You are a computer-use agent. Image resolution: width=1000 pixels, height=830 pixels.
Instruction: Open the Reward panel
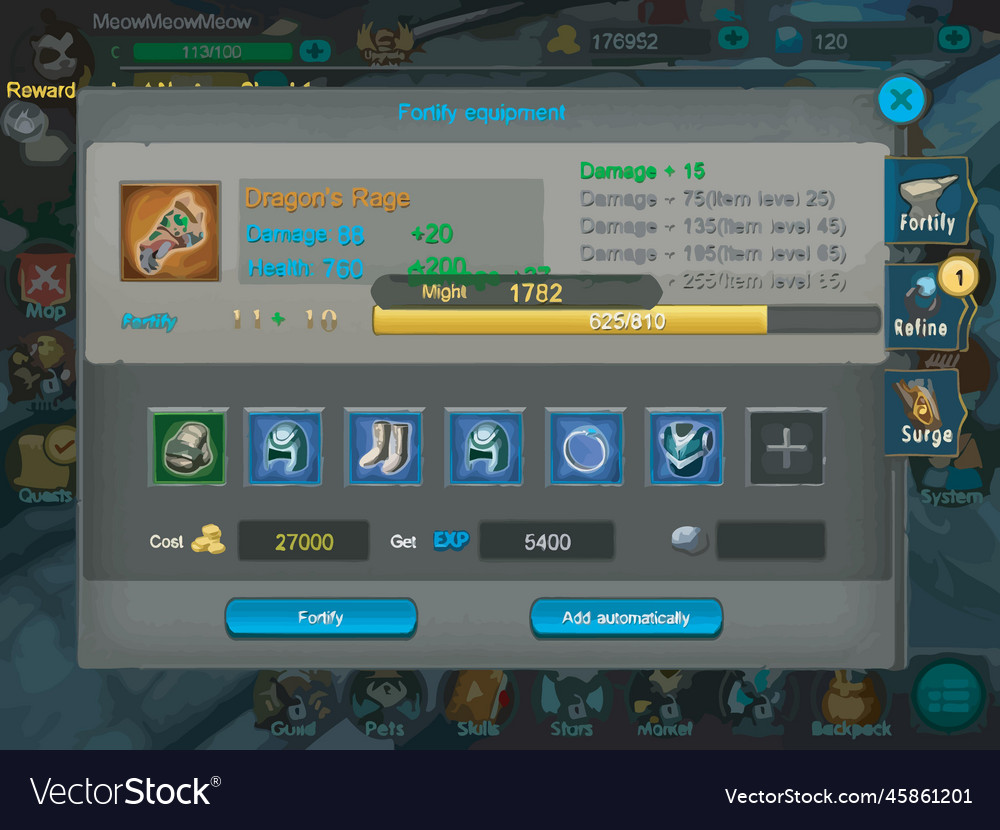pos(42,70)
